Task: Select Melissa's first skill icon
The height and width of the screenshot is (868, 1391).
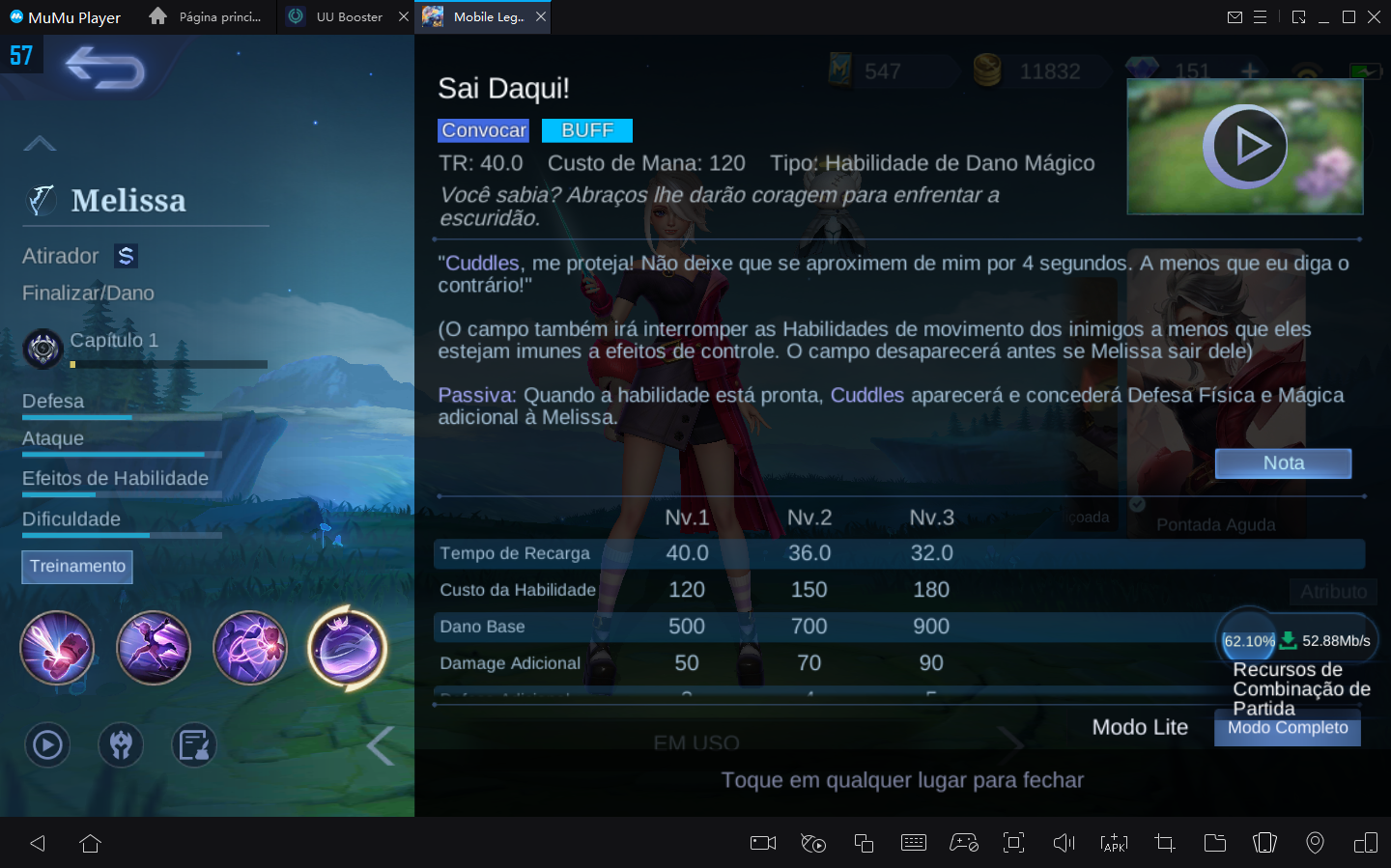Action: [57, 649]
